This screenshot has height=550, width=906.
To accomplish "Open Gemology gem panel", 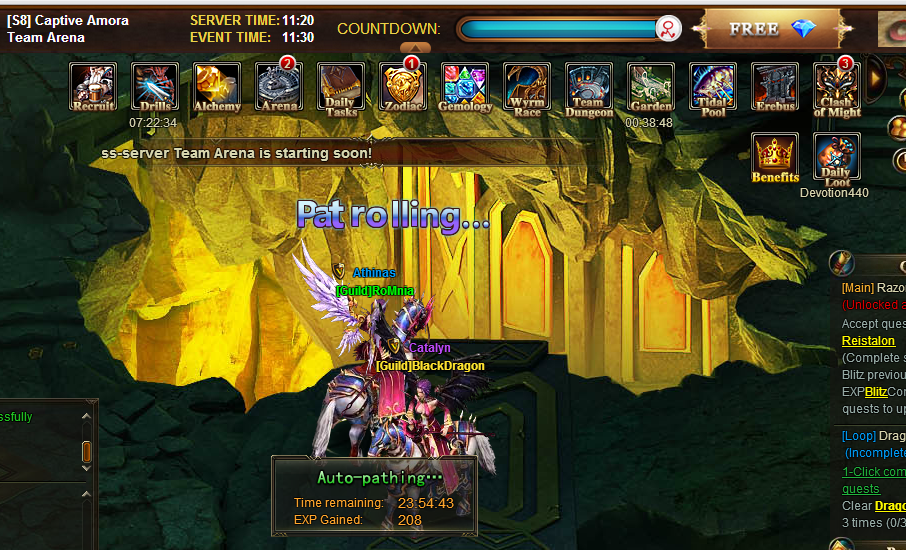I will [465, 86].
